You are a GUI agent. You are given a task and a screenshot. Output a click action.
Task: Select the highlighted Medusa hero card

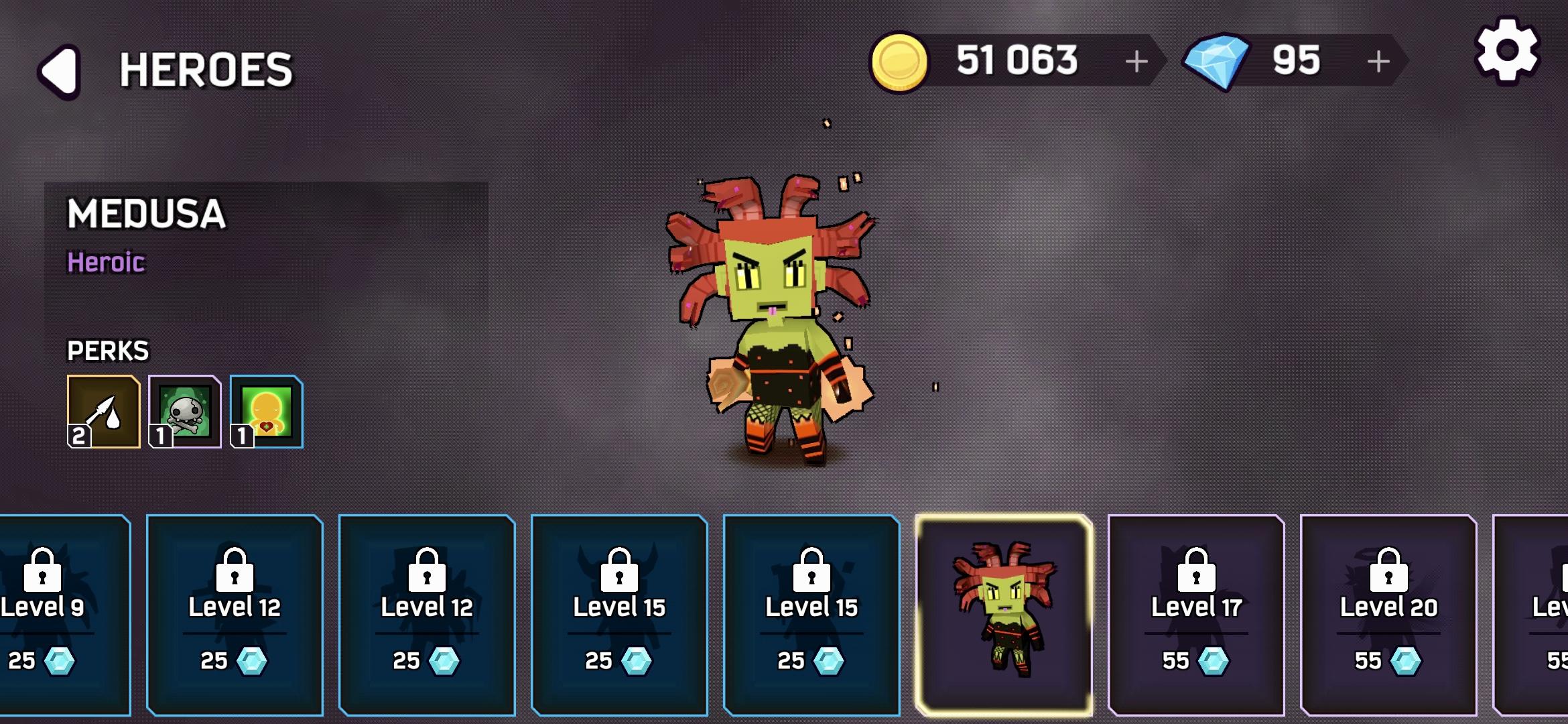1003,613
